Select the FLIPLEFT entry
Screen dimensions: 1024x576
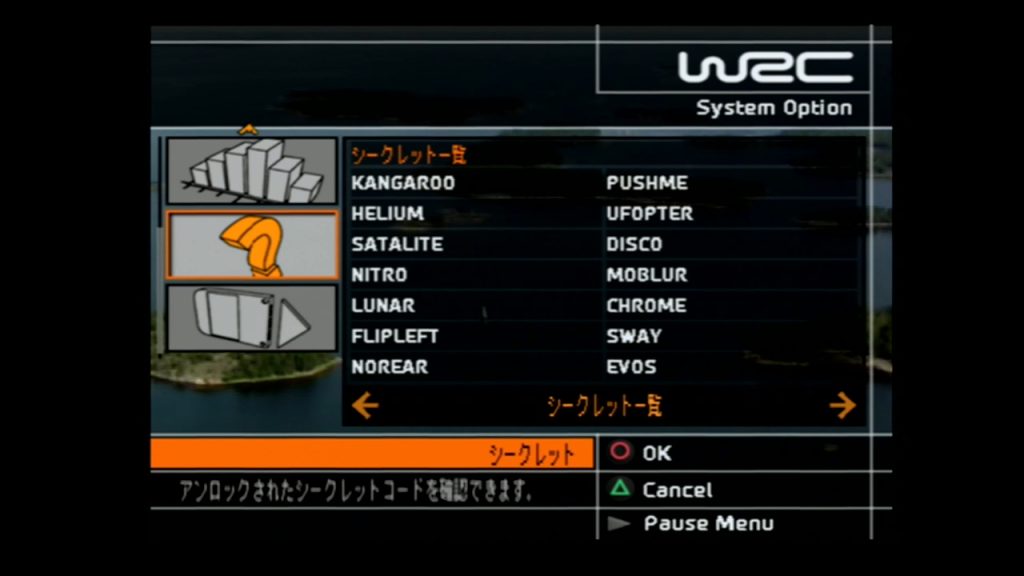tap(395, 336)
